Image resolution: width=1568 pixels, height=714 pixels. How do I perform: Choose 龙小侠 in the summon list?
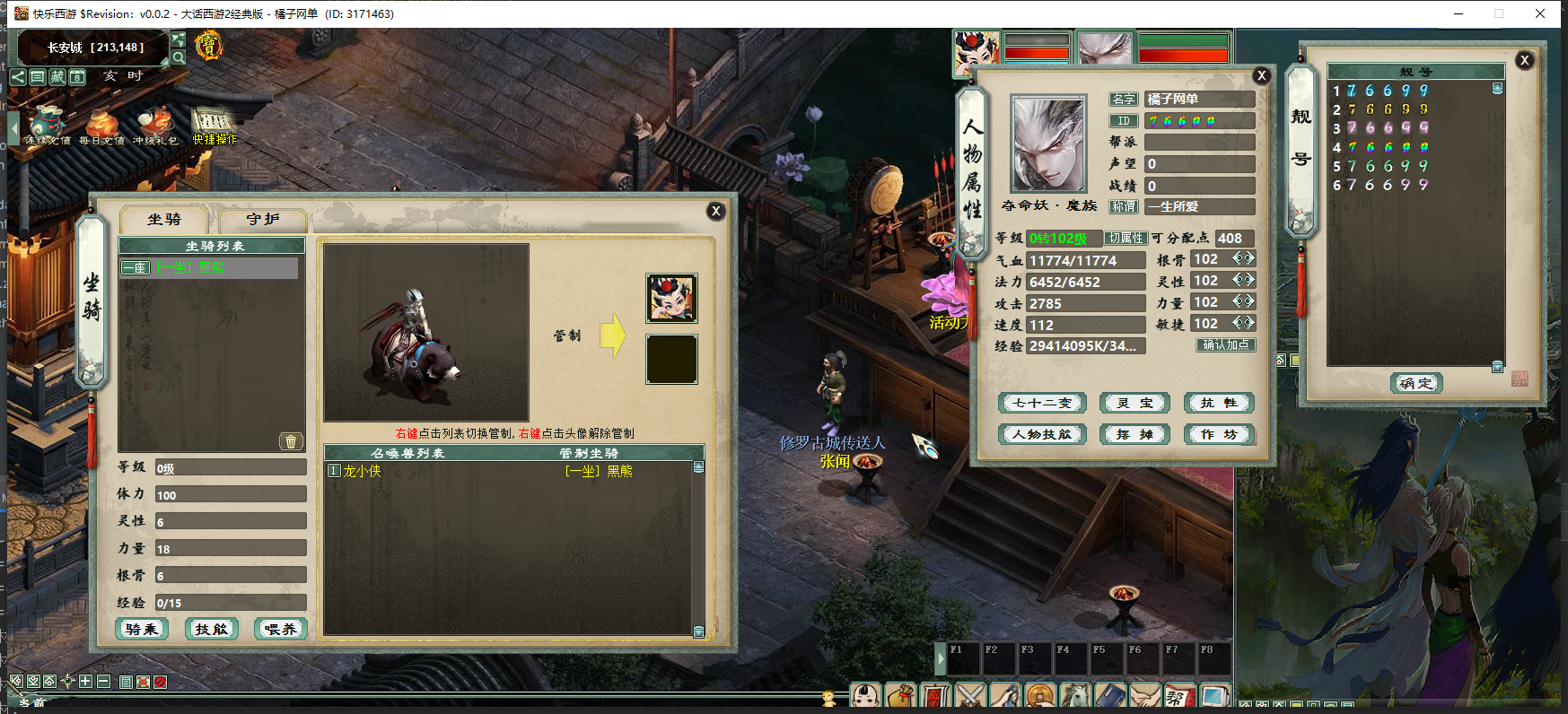362,471
